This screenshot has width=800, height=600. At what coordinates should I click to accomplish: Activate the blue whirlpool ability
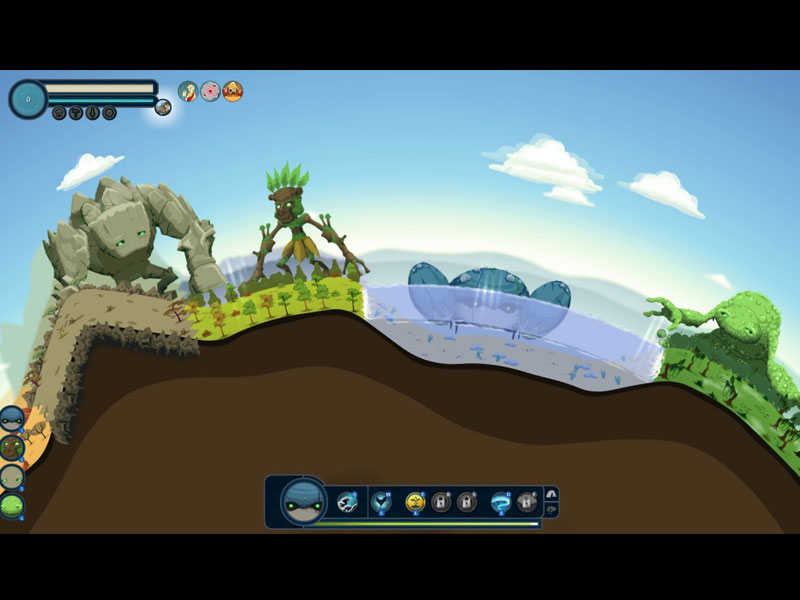tap(500, 501)
